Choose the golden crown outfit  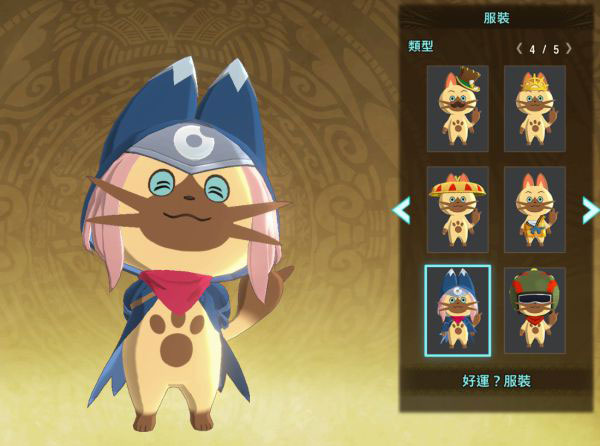[x=535, y=108]
